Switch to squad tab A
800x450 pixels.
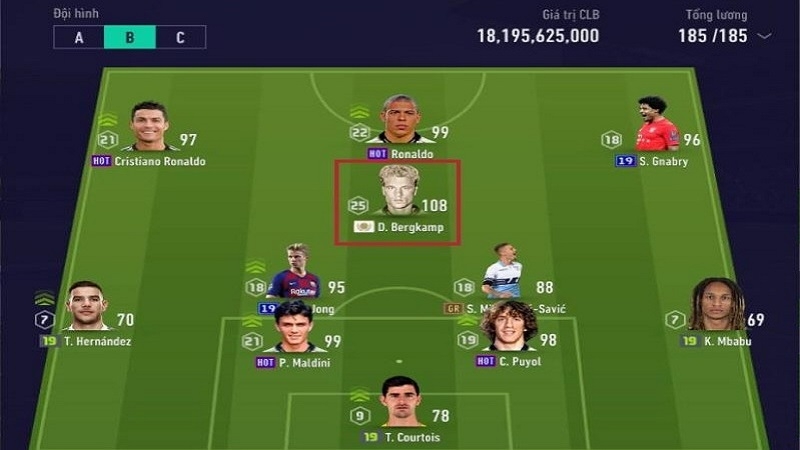click(x=79, y=38)
